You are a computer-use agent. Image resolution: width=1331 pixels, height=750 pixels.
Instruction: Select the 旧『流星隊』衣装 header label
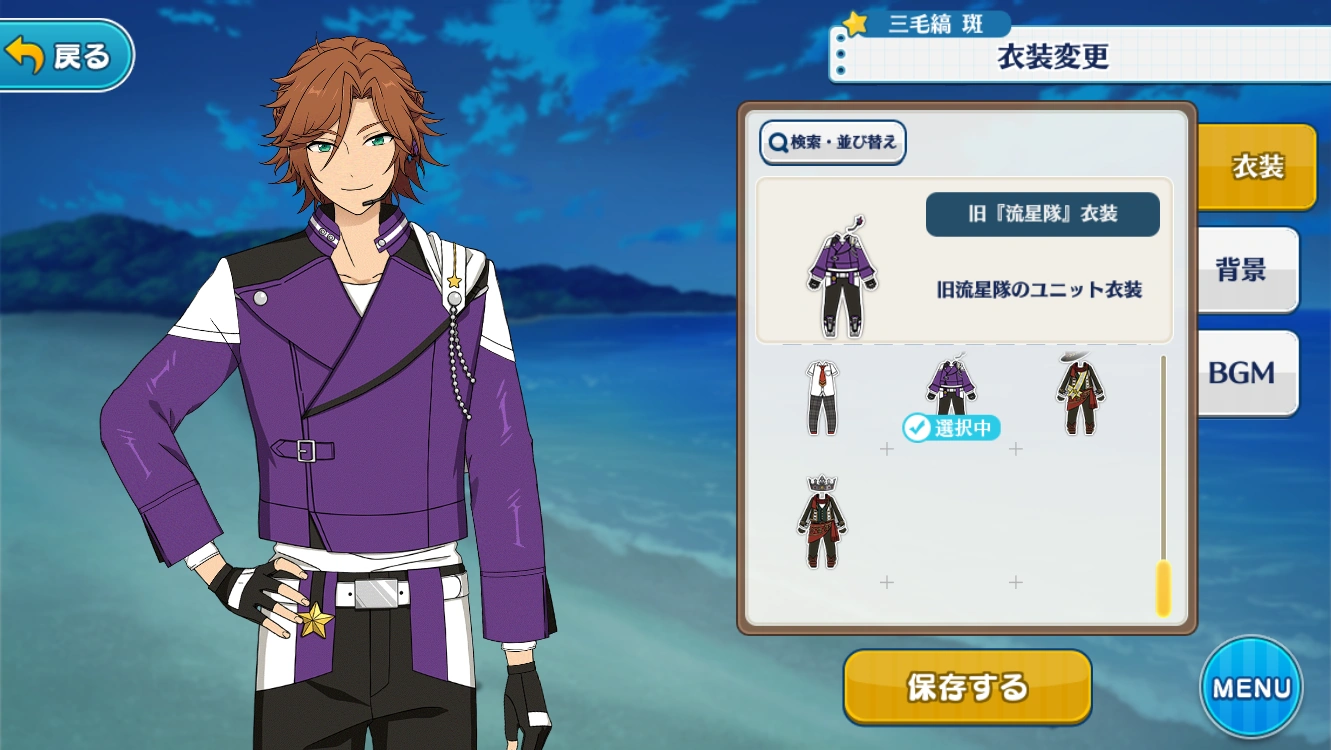[x=1043, y=215]
